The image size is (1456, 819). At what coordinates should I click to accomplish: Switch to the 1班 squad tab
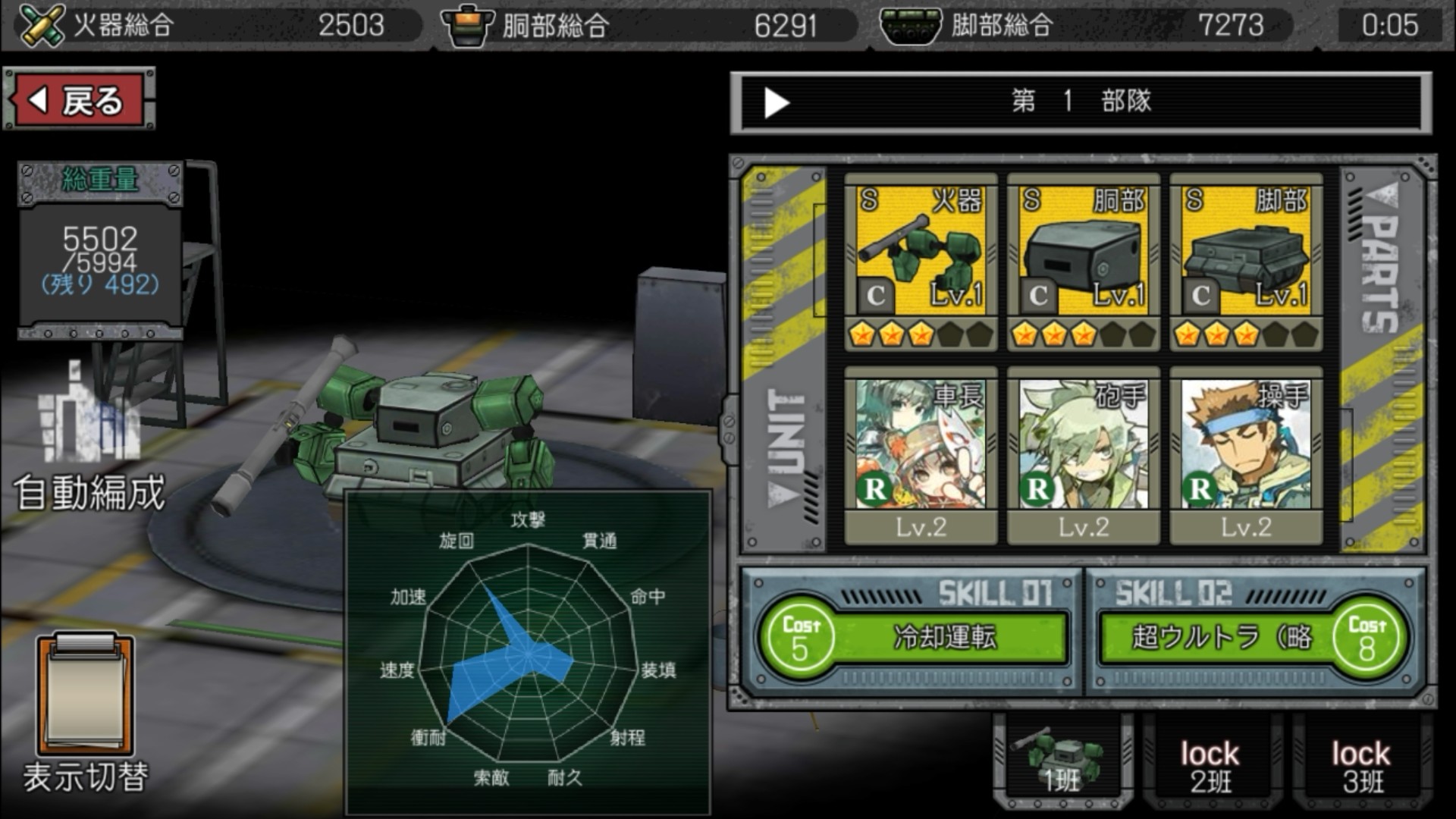tap(1062, 762)
